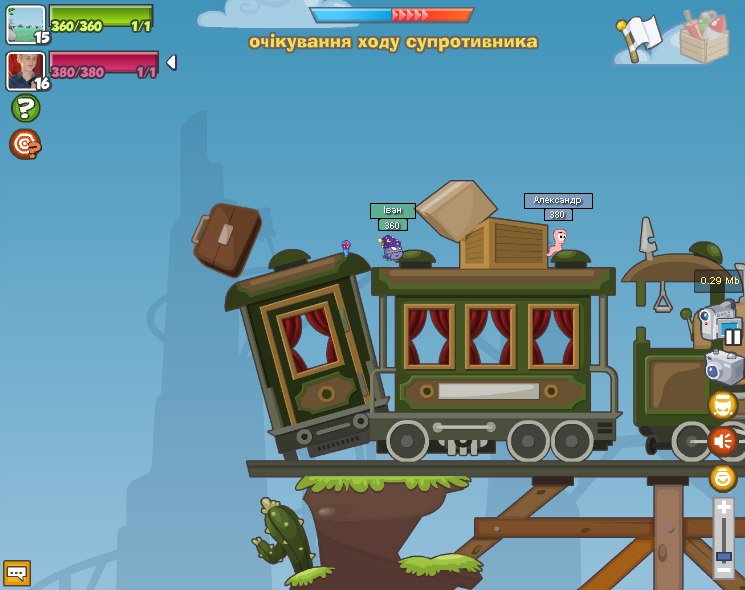Zoom out with the minus button
The height and width of the screenshot is (590, 745).
coord(724,569)
